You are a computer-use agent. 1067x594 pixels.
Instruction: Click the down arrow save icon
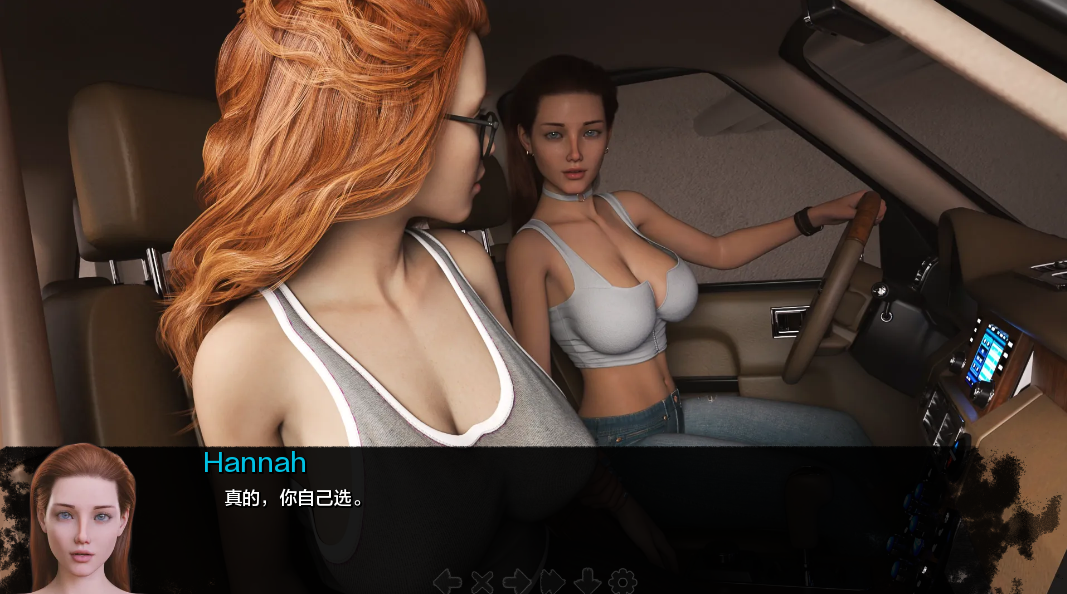tap(587, 580)
